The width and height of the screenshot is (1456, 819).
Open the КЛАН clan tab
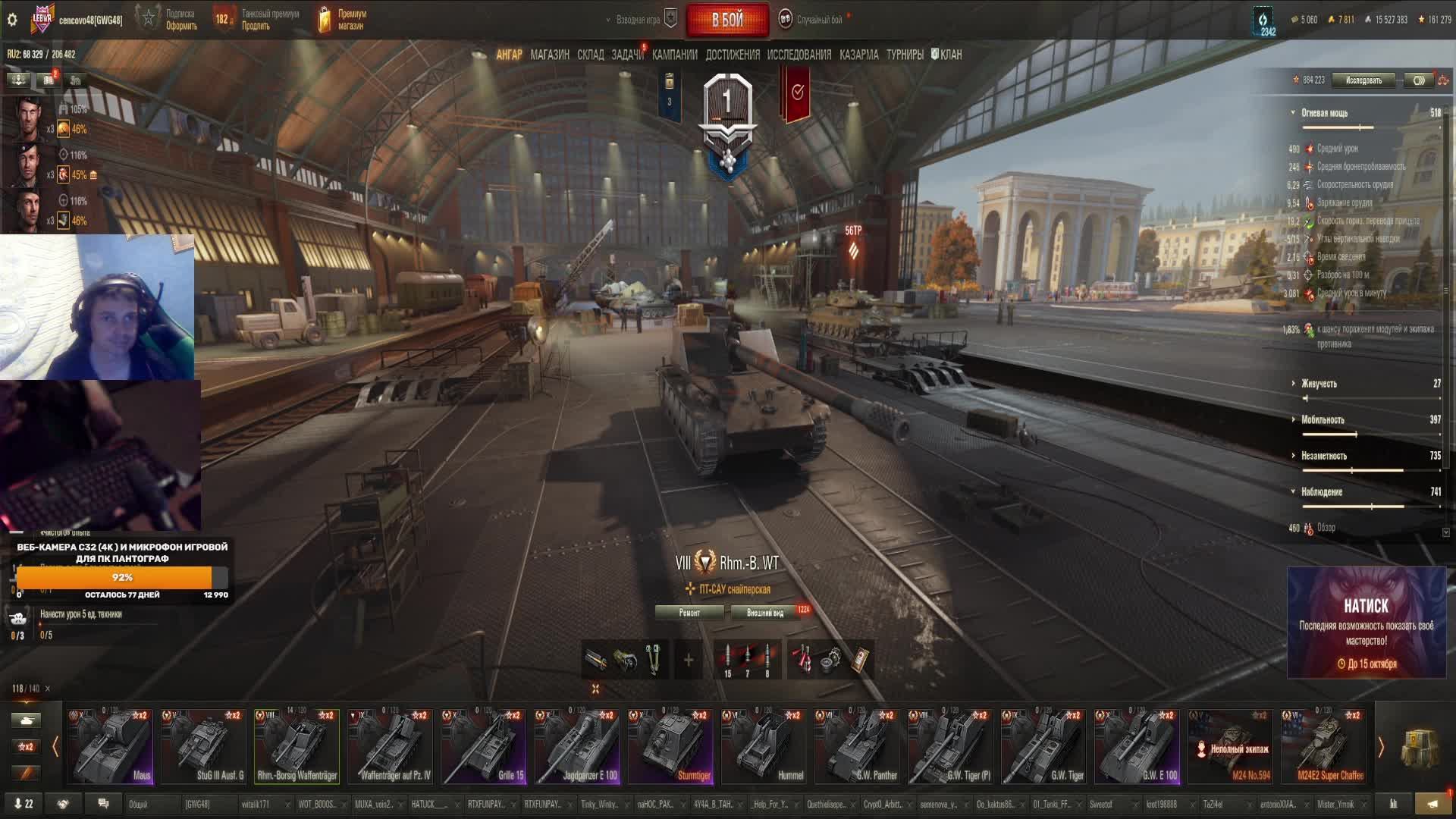947,55
